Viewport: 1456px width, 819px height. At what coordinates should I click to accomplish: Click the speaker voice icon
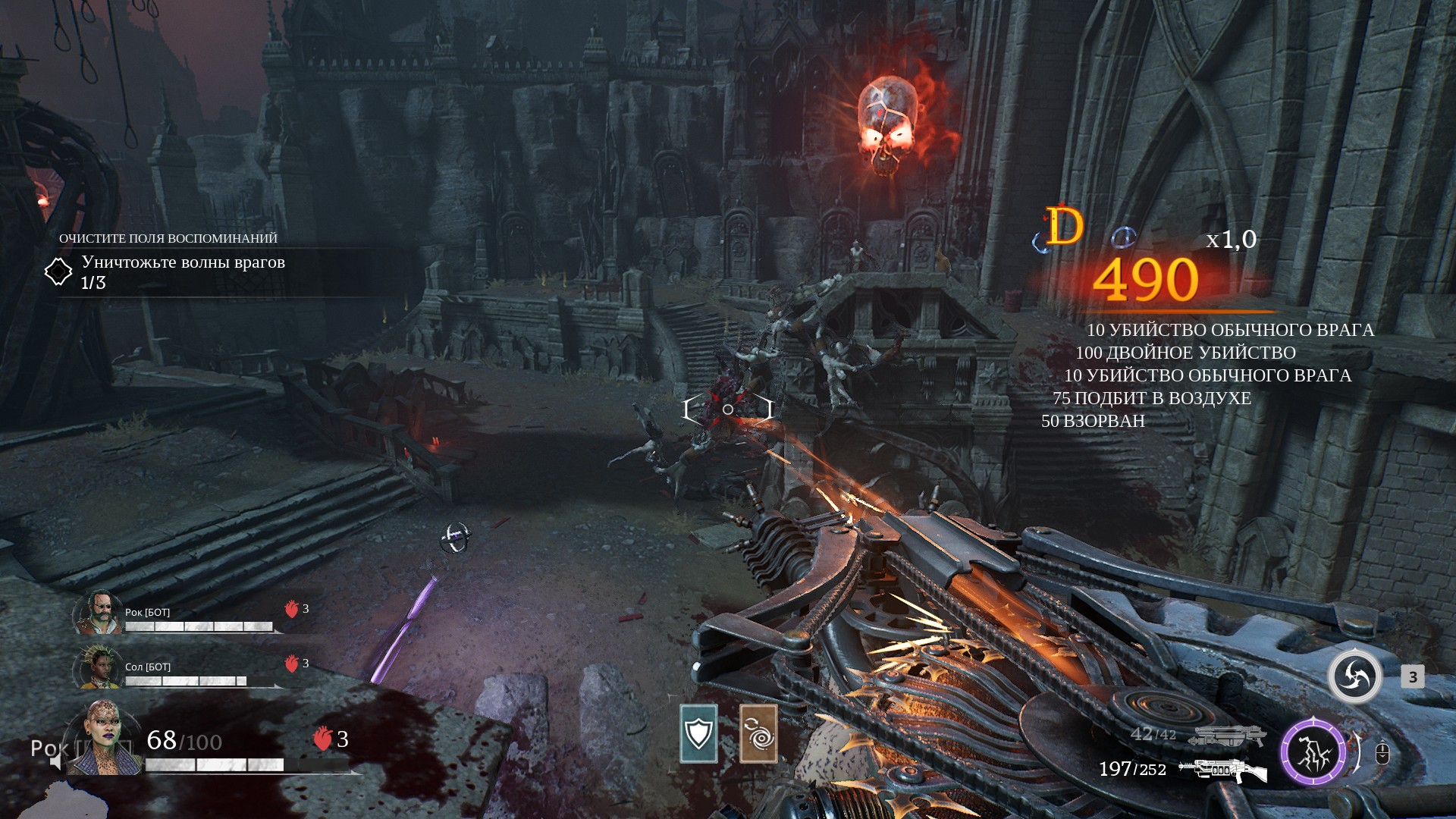(55, 762)
